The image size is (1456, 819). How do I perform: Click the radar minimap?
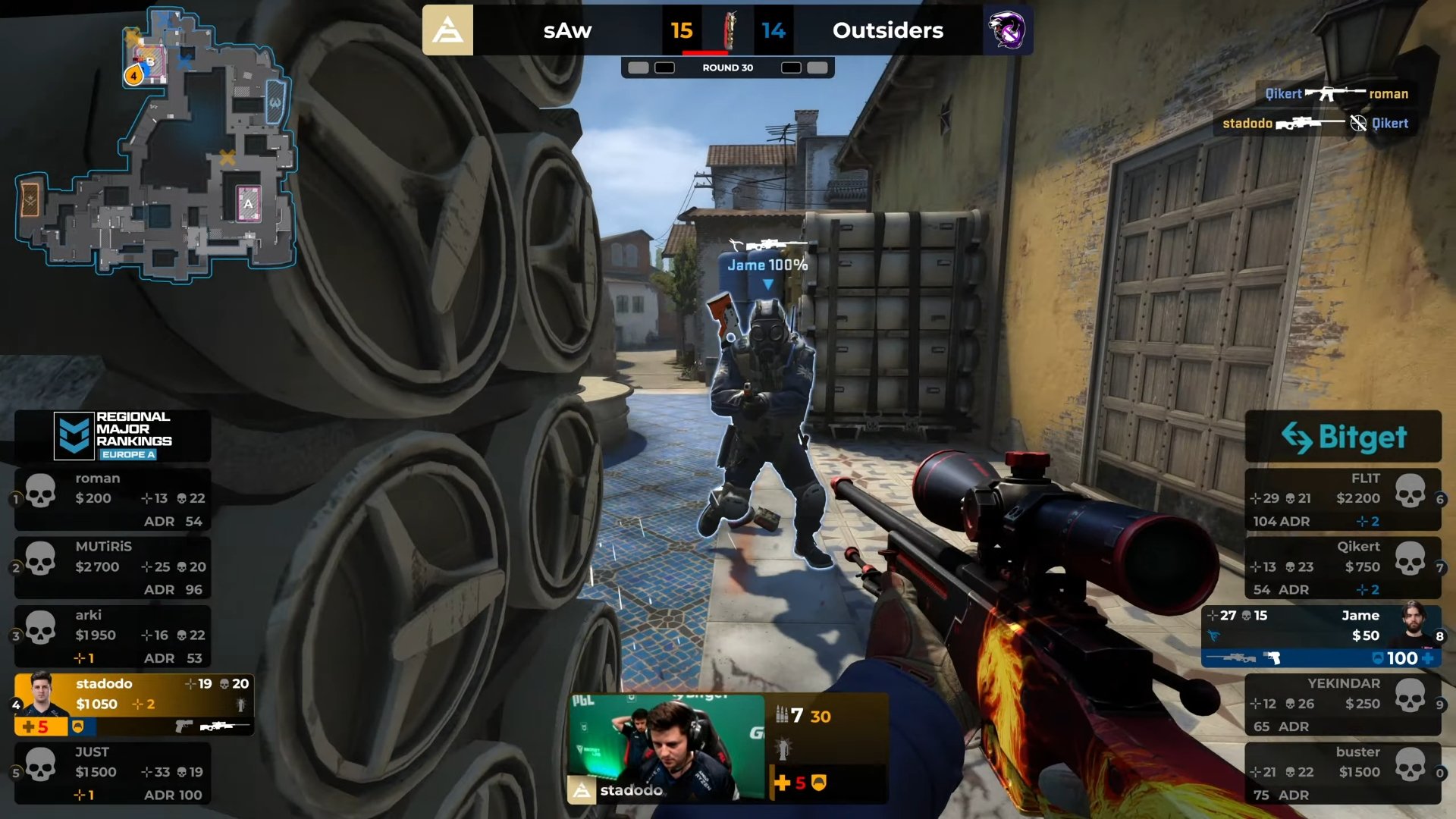pyautogui.click(x=155, y=144)
